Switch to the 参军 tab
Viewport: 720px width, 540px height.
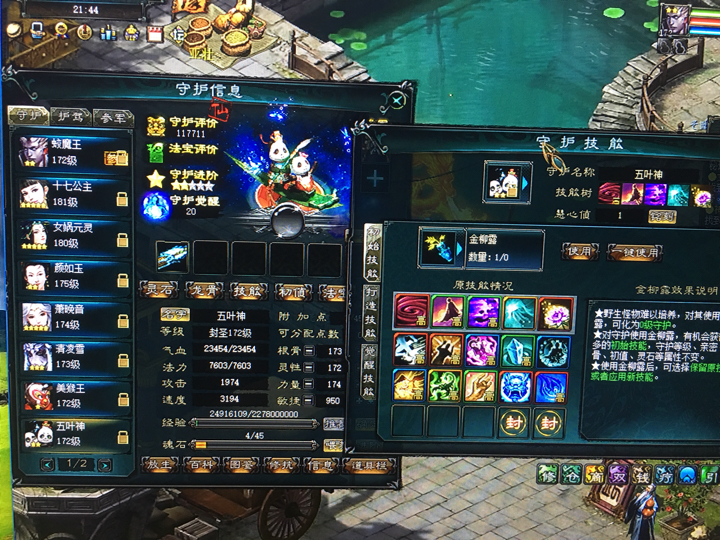[113, 117]
